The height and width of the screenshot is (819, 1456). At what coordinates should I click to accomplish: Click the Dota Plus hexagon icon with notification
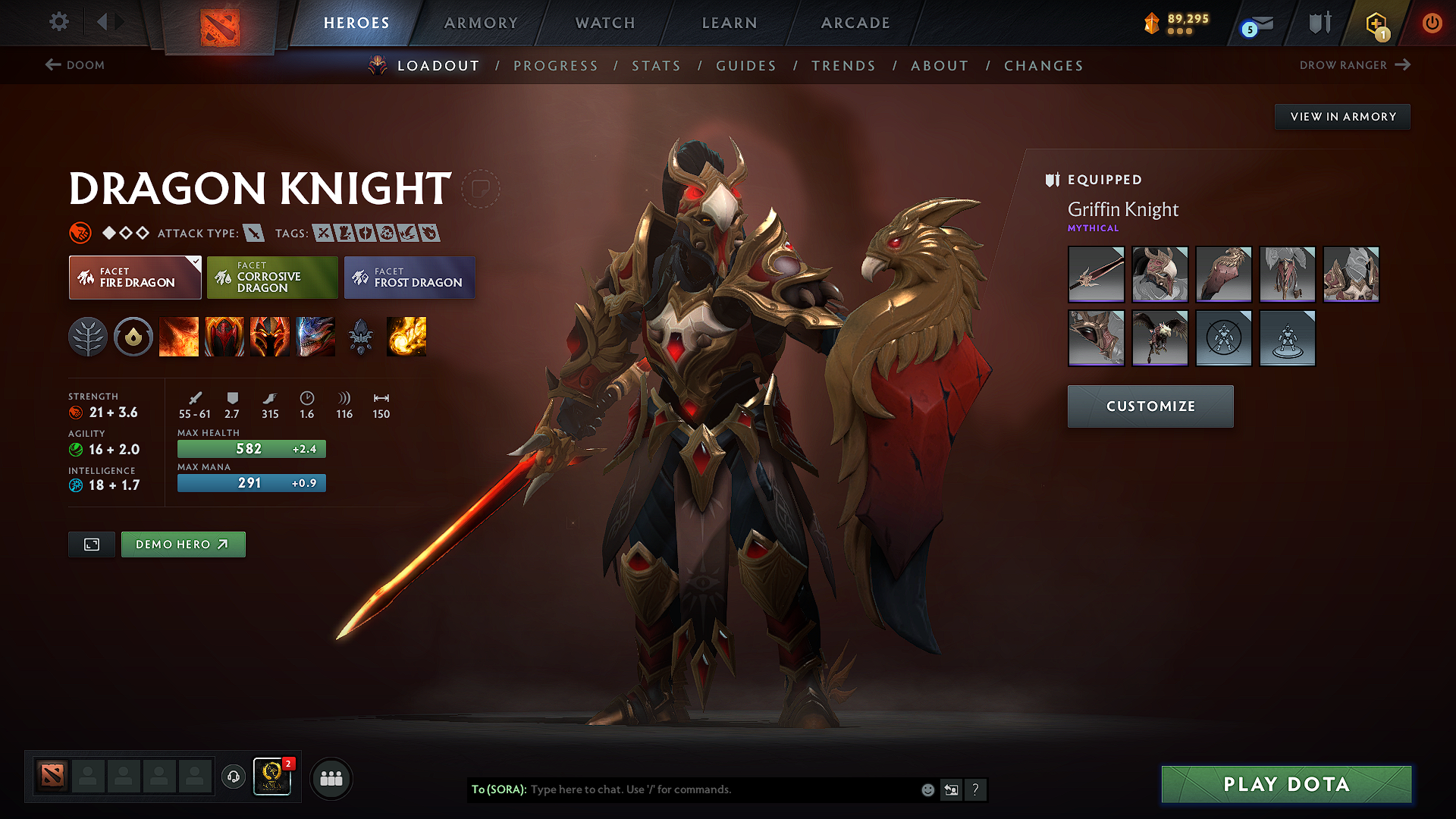coord(1378,23)
